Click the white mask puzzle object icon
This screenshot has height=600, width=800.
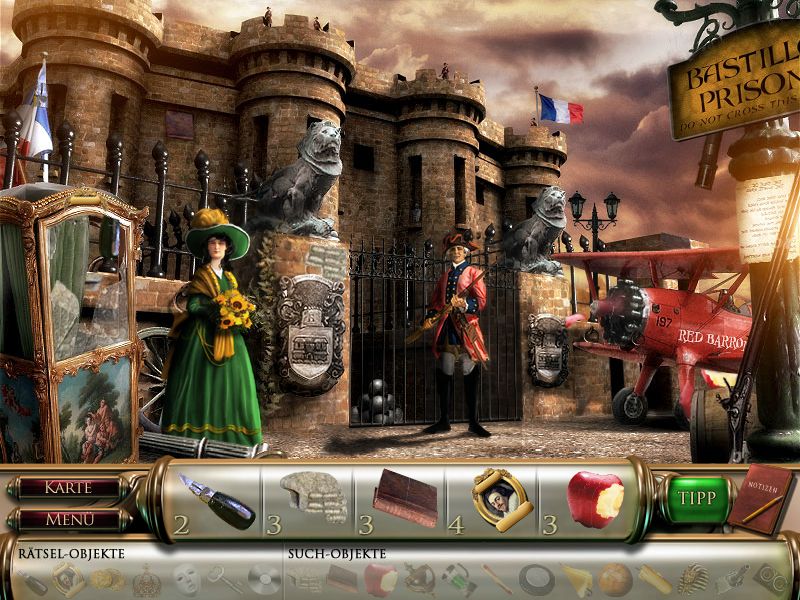click(185, 578)
